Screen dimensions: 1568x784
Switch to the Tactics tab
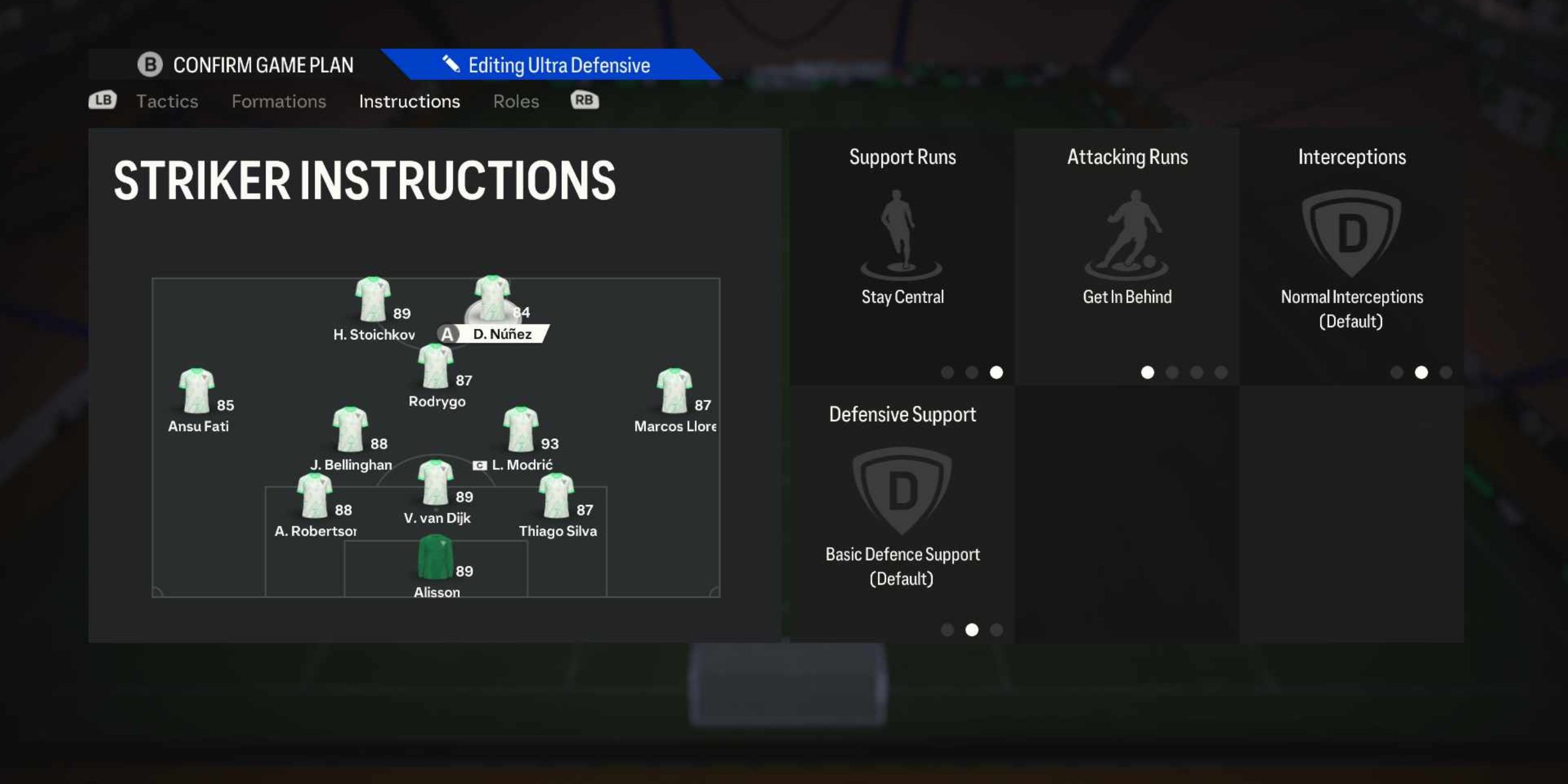coord(166,101)
